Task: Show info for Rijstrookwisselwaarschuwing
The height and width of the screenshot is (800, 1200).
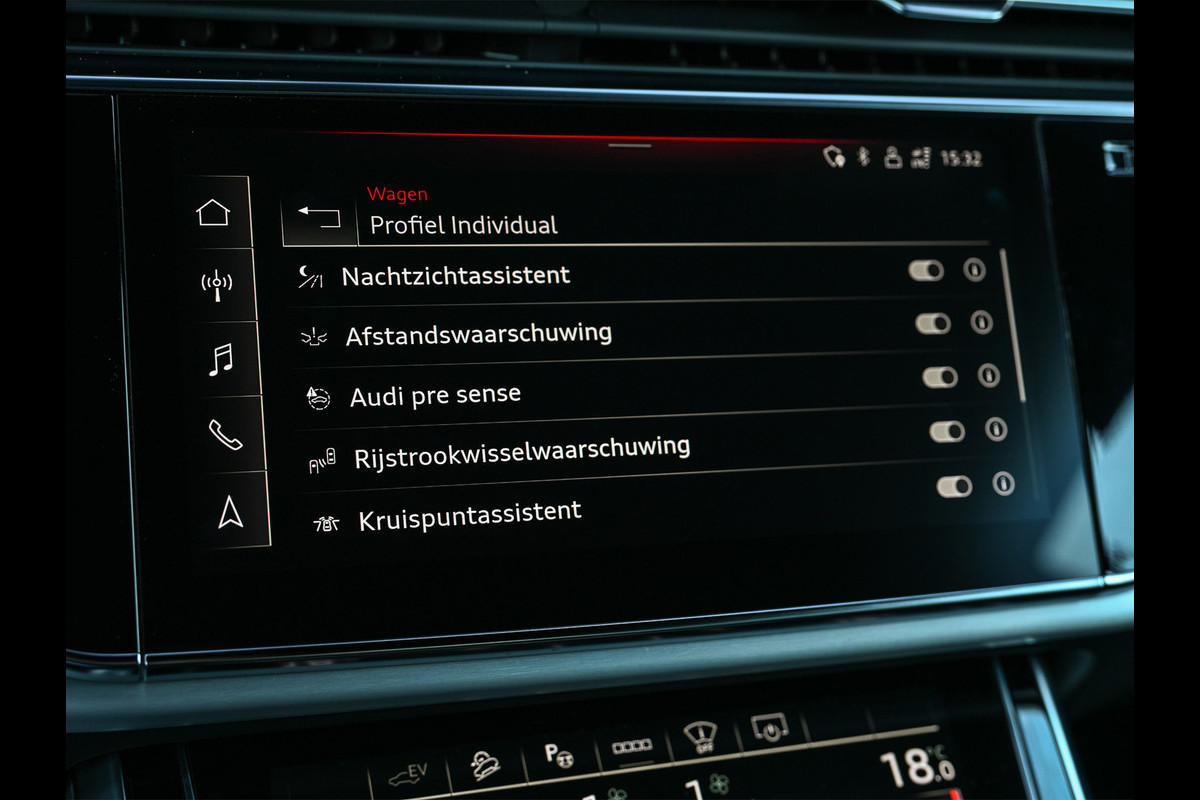Action: coord(996,429)
